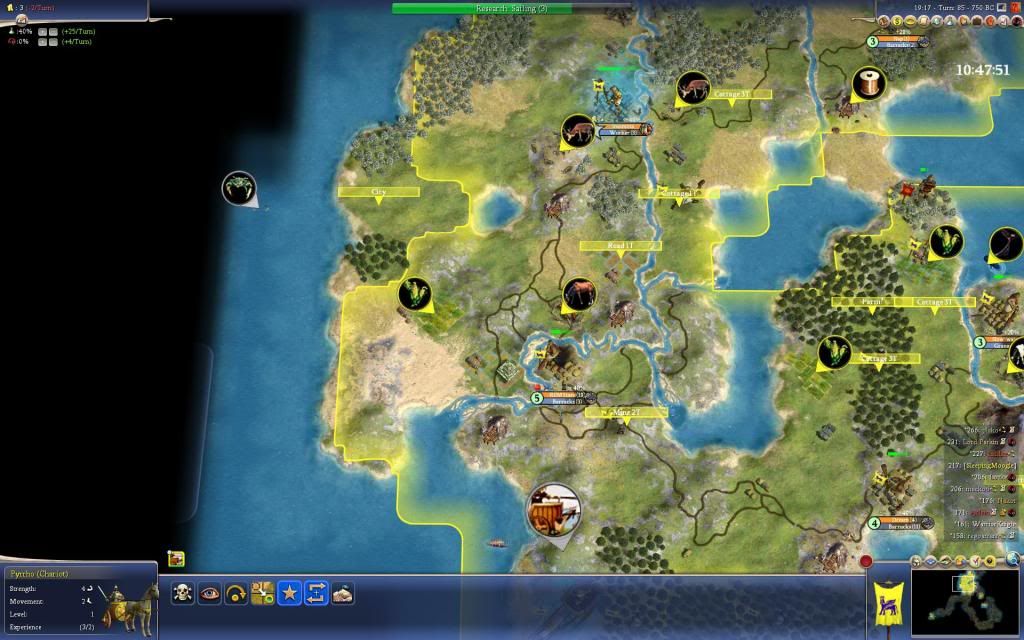Select the chariot icon above the command bar
The image size is (1024, 640).
click(176, 559)
